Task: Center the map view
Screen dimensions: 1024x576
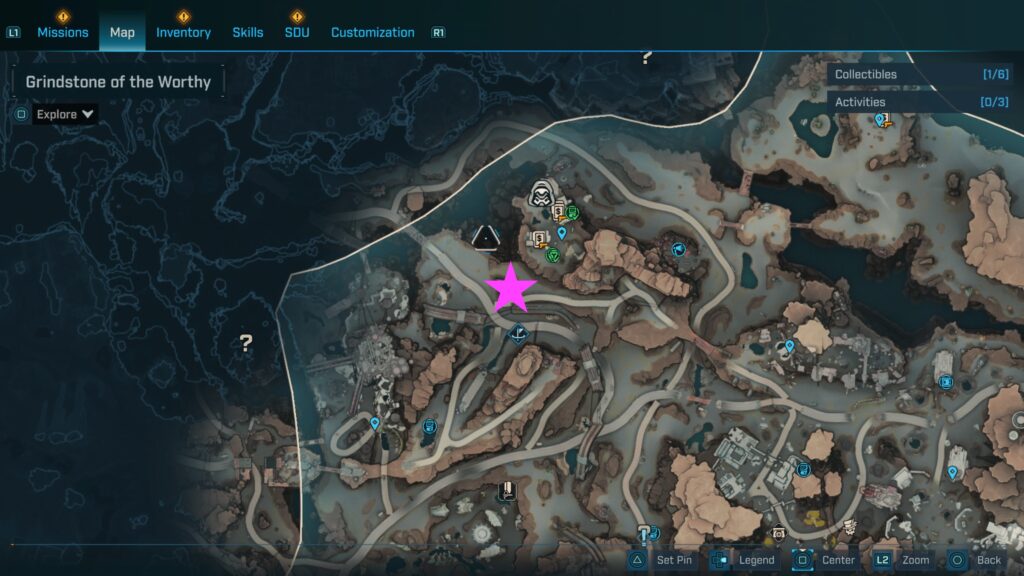Action: (827, 560)
